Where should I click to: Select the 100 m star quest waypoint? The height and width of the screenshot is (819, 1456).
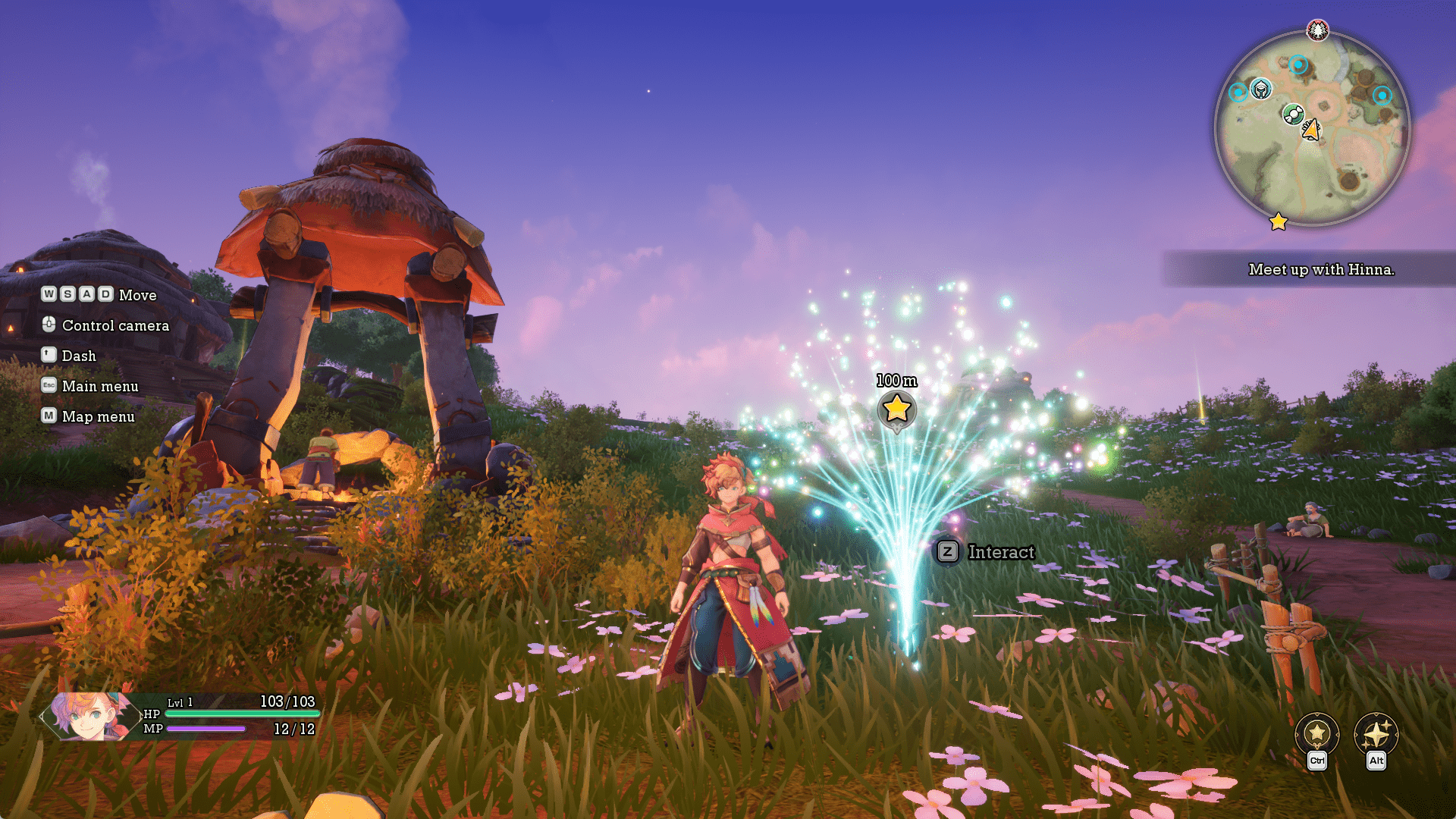(x=896, y=409)
